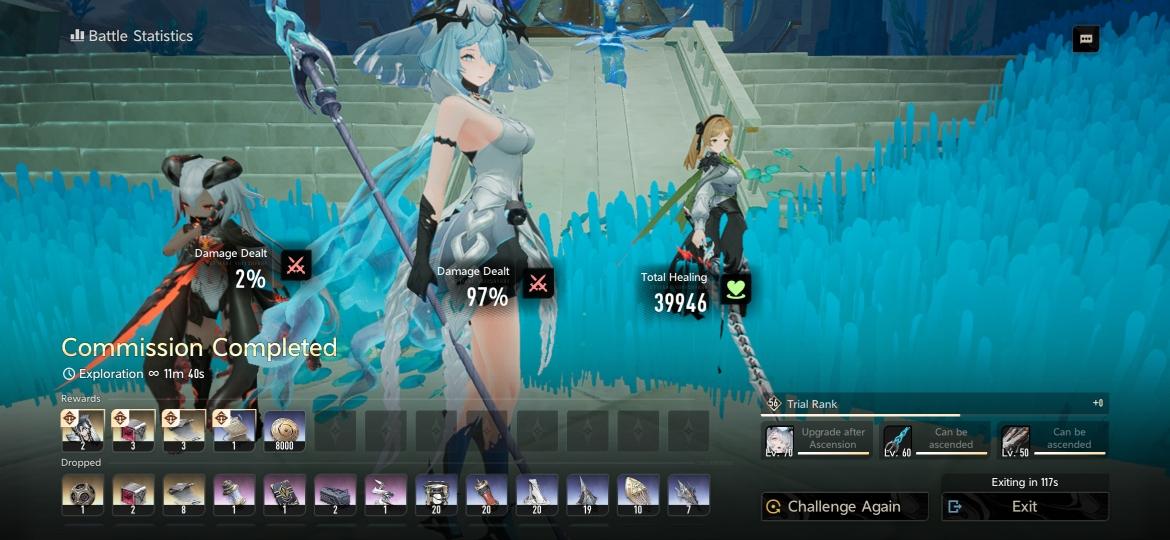Inspect the dropped sphere item at row start

click(x=83, y=495)
